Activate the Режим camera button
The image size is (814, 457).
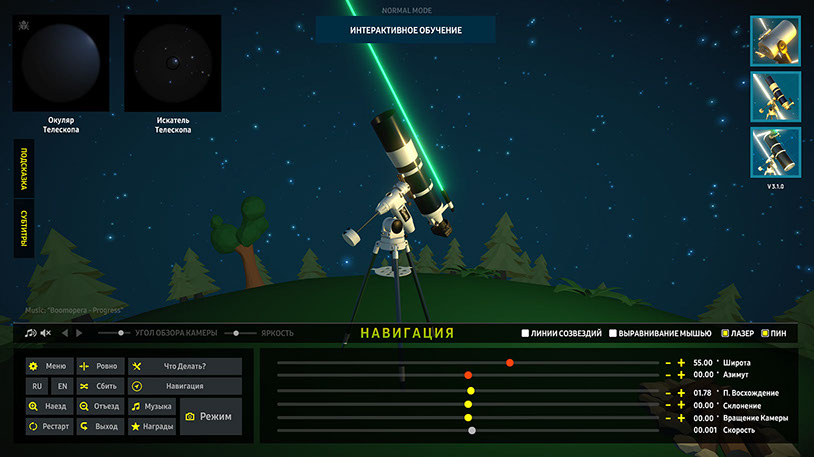(x=210, y=416)
